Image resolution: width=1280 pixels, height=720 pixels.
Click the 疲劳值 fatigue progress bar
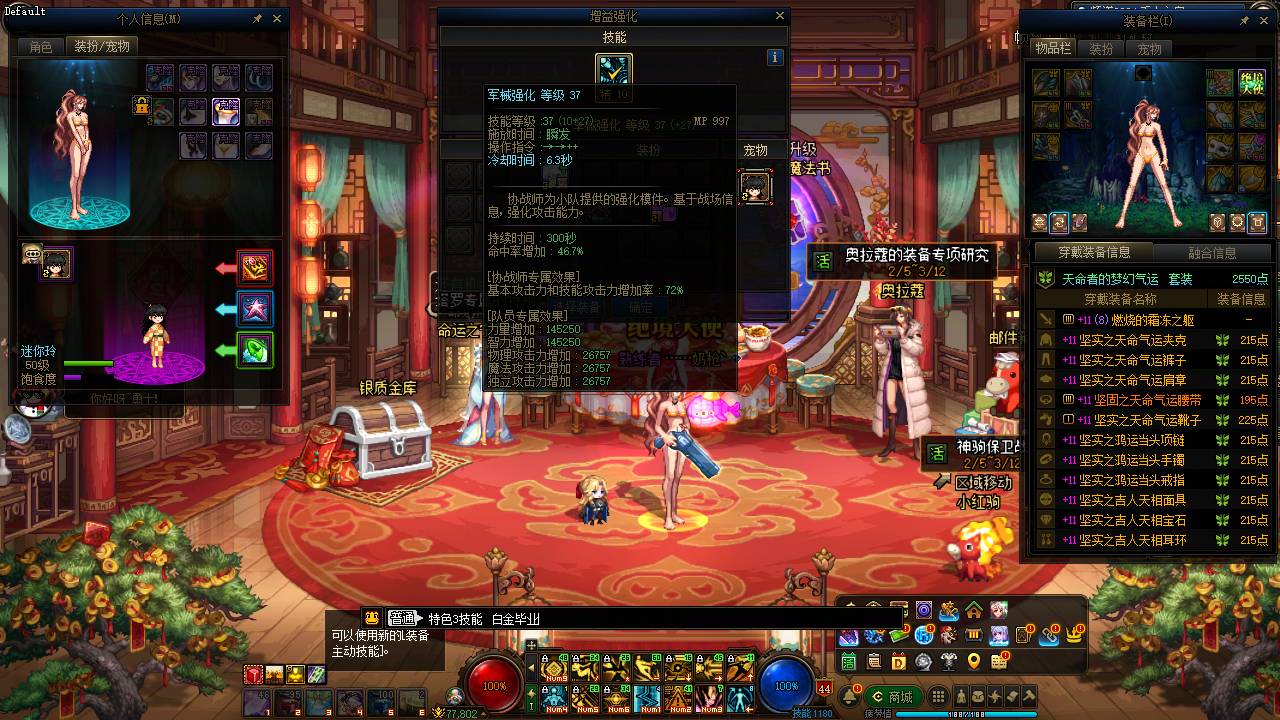point(967,713)
